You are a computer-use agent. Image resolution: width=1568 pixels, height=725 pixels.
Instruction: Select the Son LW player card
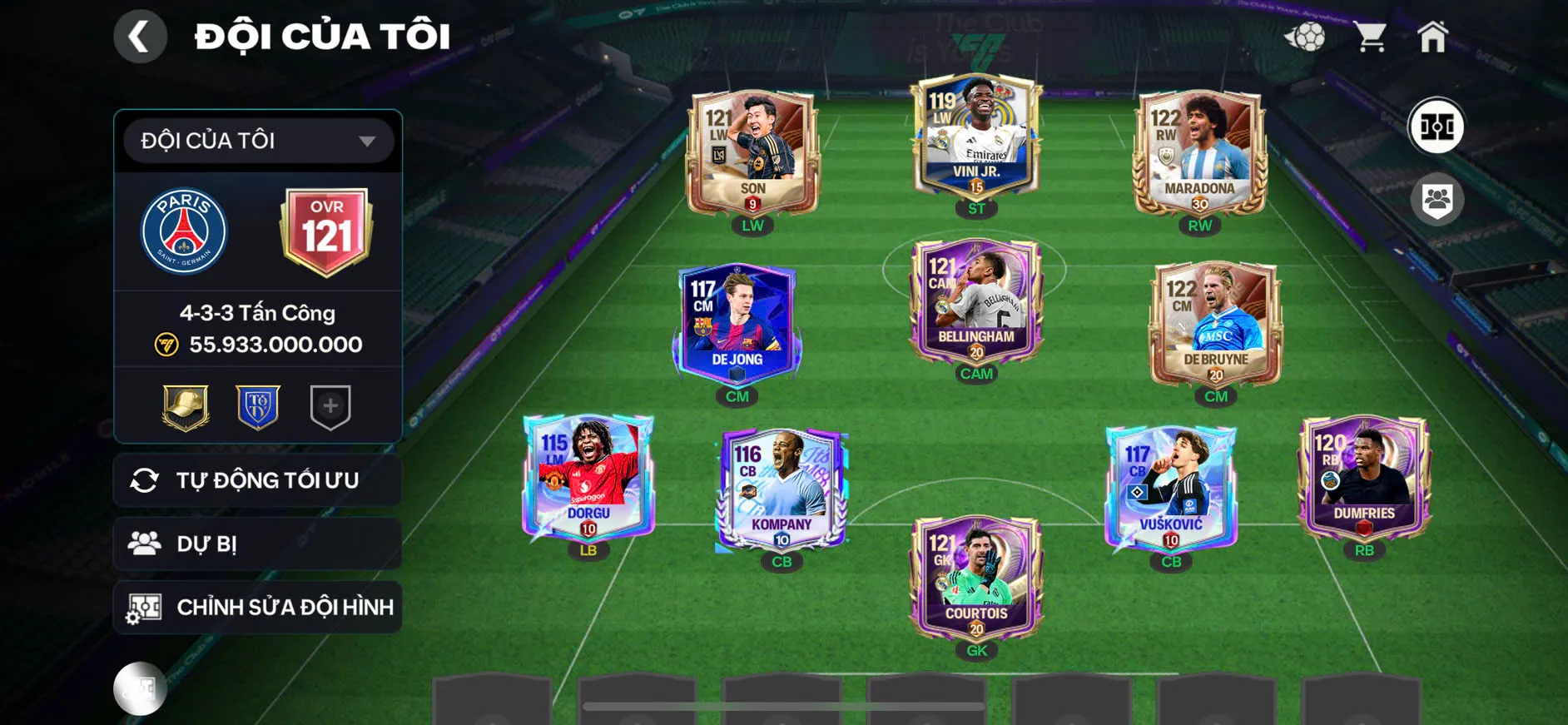(752, 154)
